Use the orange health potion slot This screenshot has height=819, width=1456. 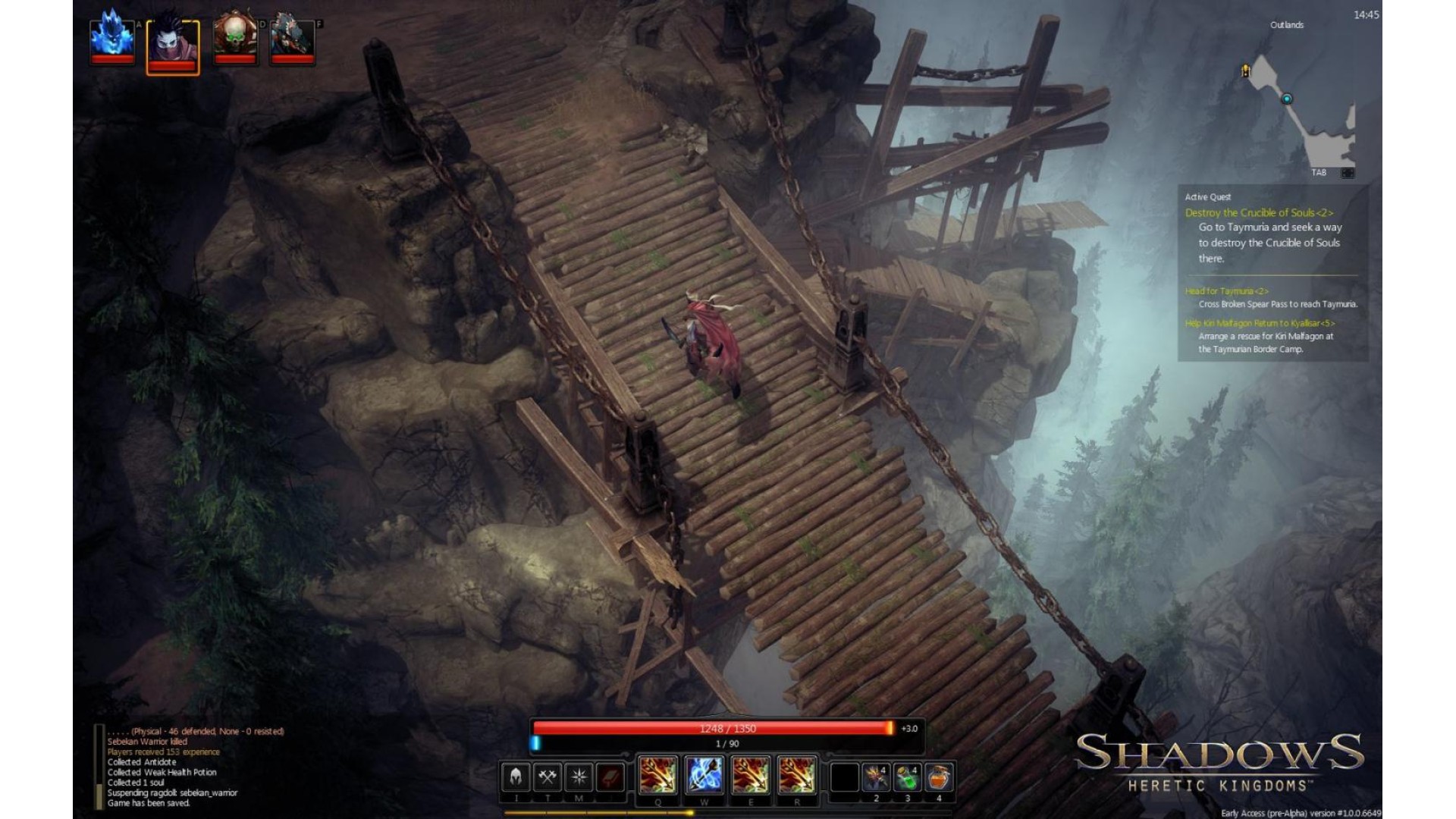(x=939, y=777)
